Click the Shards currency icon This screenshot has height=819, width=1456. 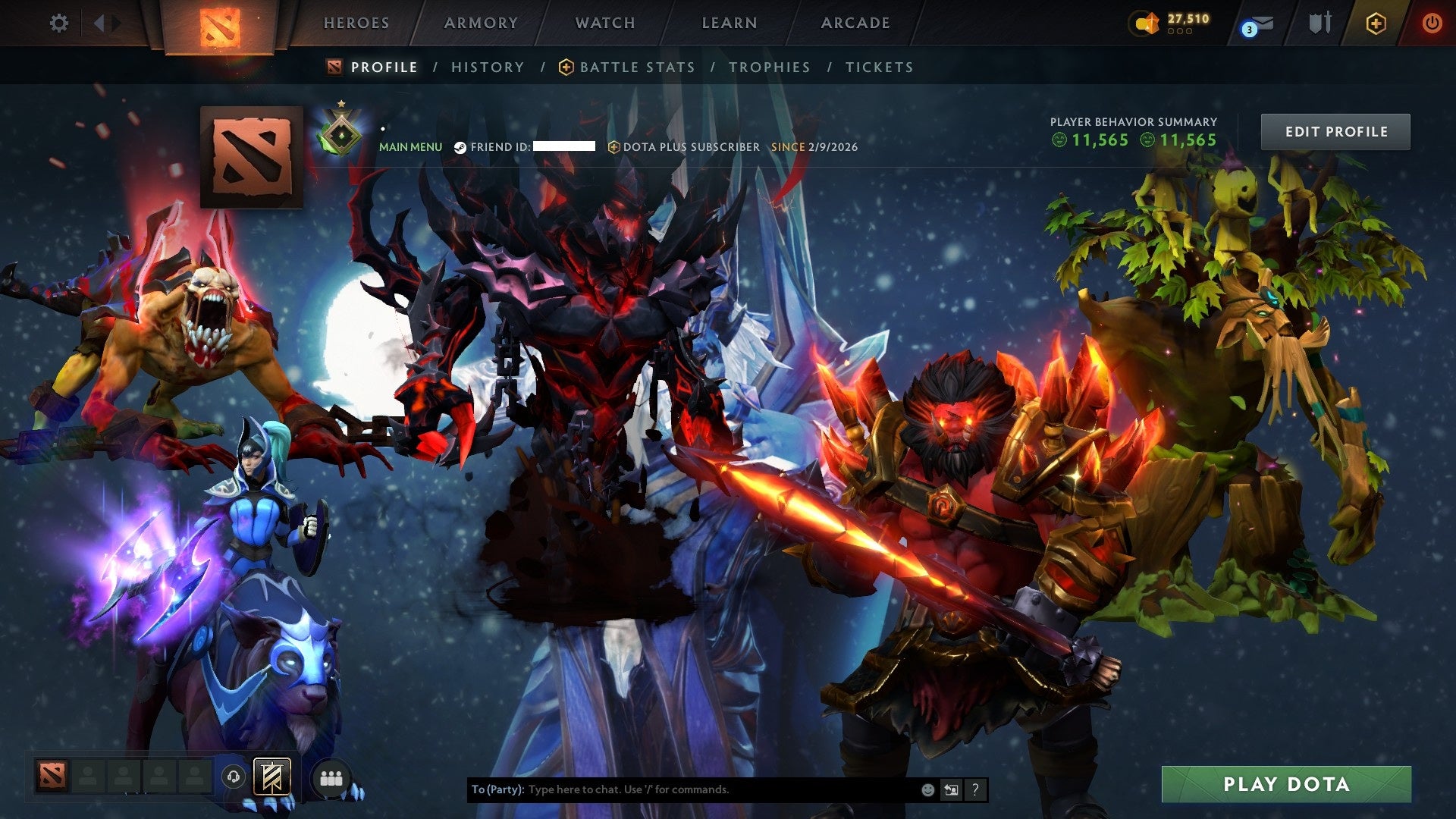coord(1144,23)
